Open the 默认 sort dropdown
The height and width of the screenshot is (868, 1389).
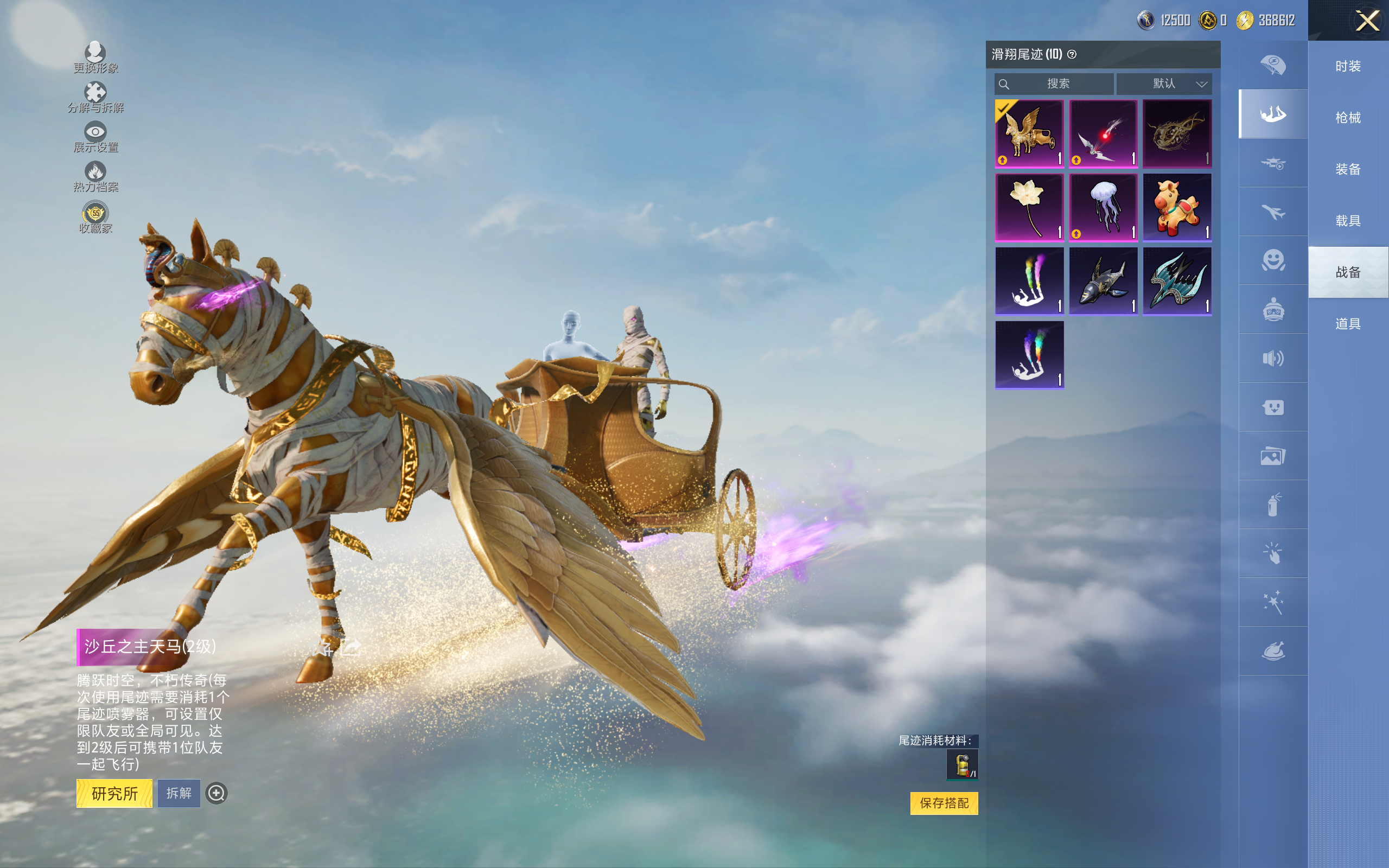pos(1164,84)
